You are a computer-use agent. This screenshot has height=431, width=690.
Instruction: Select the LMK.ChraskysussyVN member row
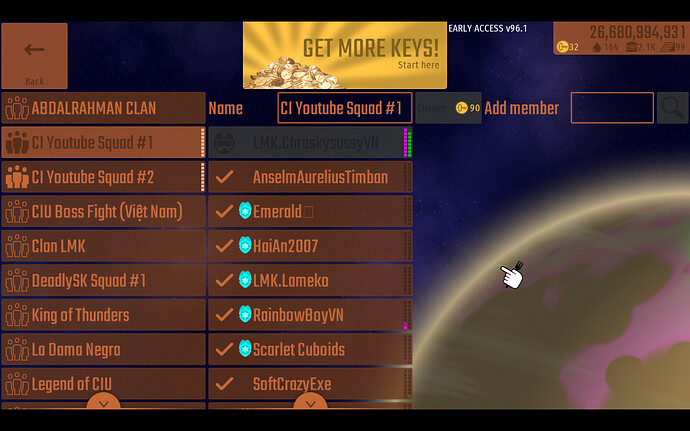click(x=310, y=143)
